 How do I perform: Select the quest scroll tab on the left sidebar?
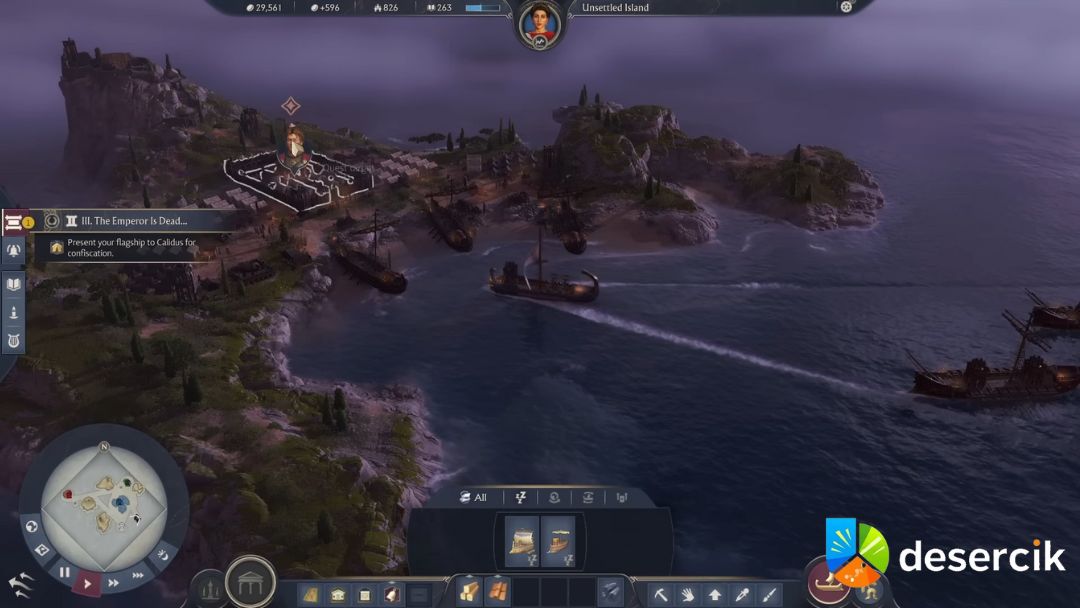14,222
